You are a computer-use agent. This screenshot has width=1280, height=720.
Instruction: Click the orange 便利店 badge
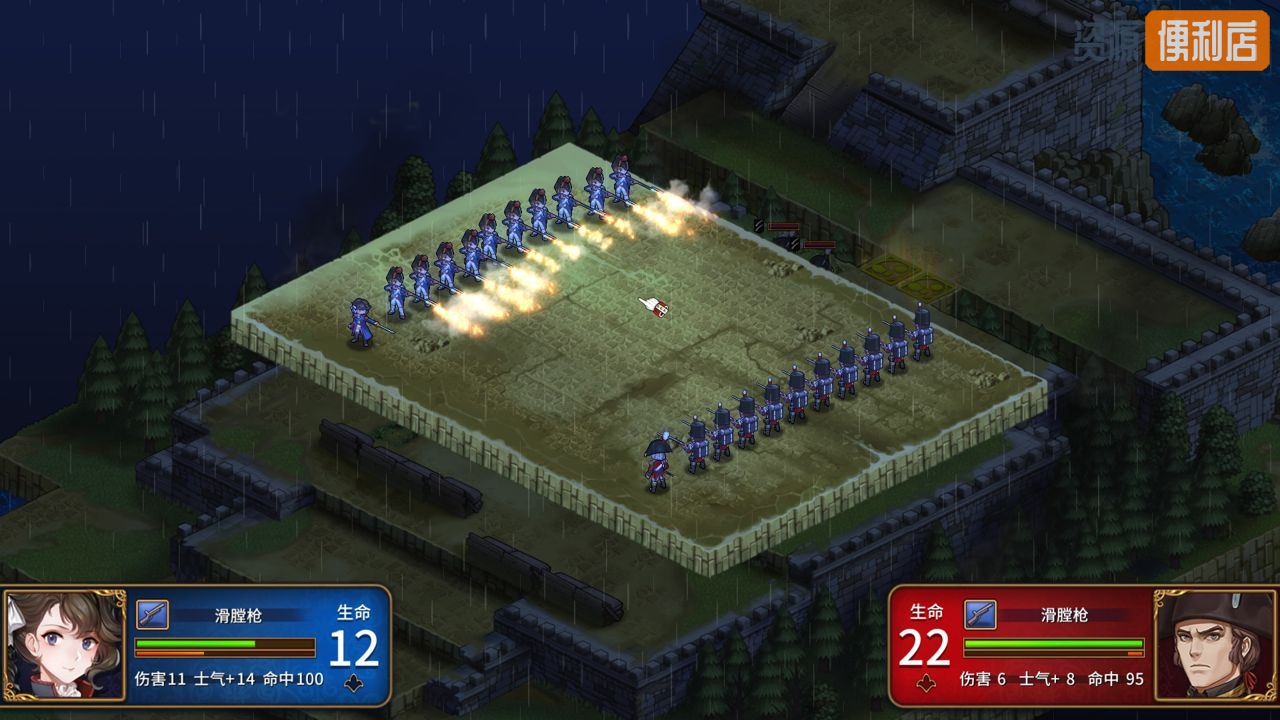pyautogui.click(x=1207, y=40)
